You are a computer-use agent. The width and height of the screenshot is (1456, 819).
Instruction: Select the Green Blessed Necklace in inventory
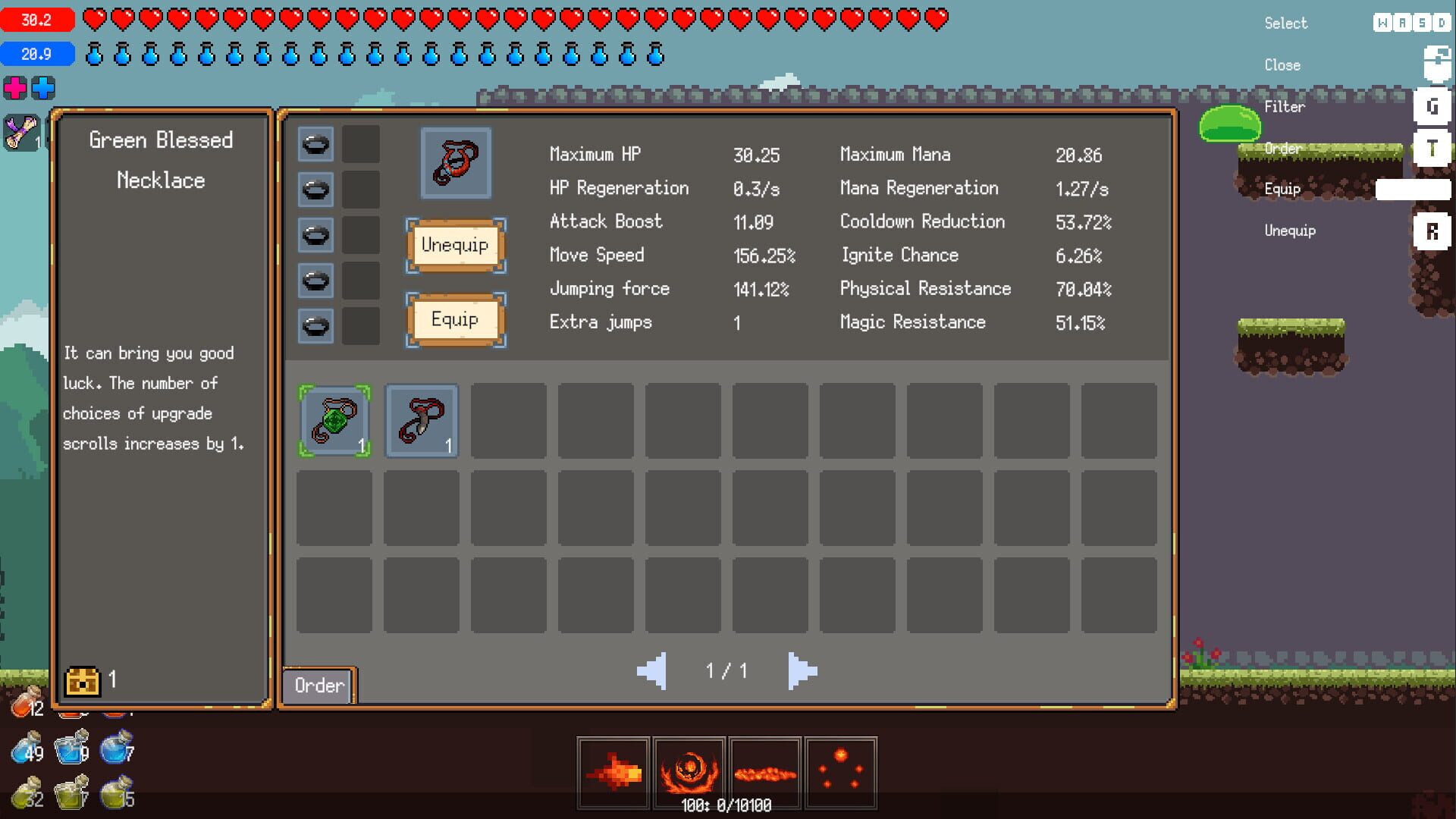click(334, 420)
